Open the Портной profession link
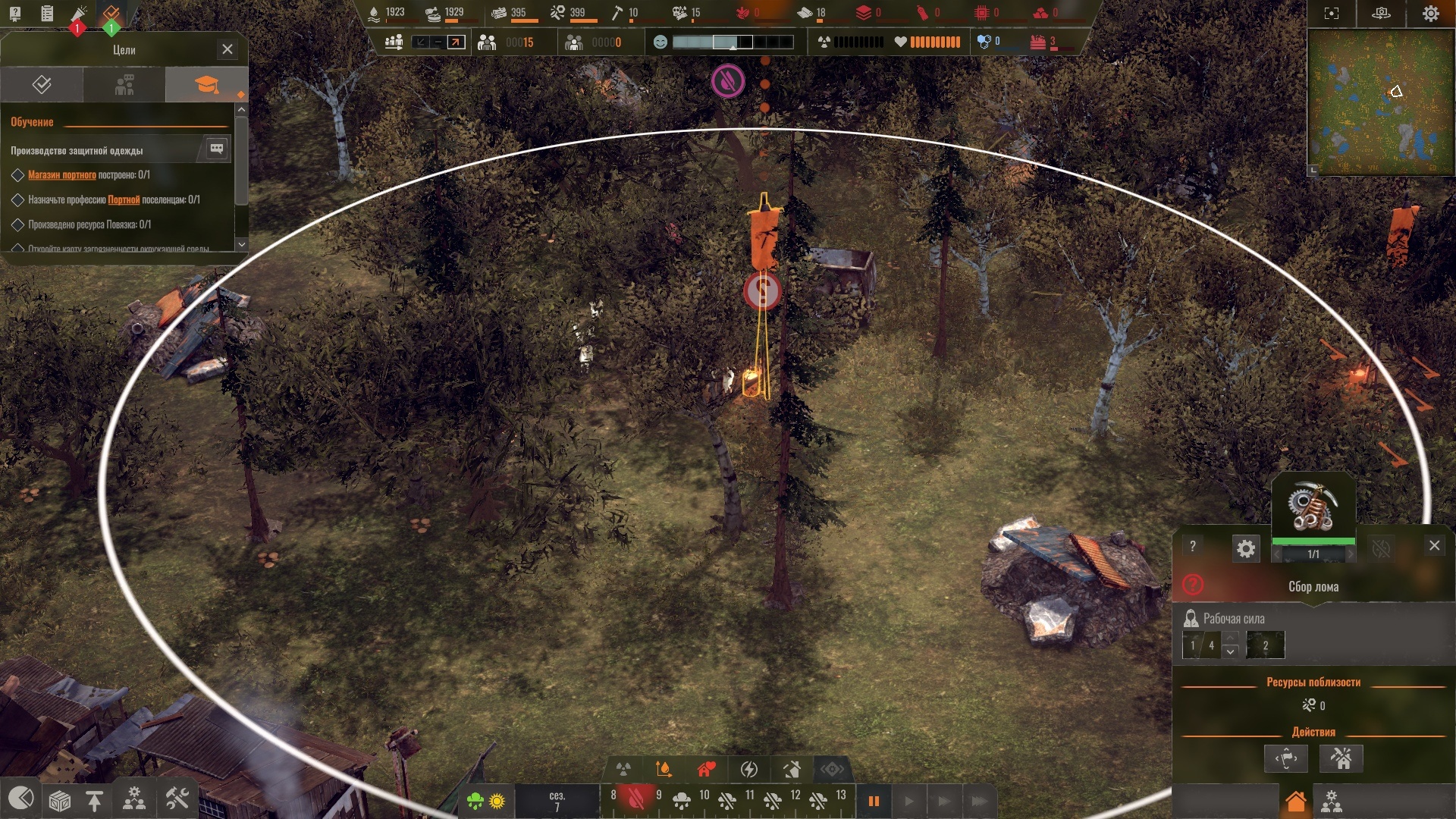The image size is (1456, 819). [124, 200]
